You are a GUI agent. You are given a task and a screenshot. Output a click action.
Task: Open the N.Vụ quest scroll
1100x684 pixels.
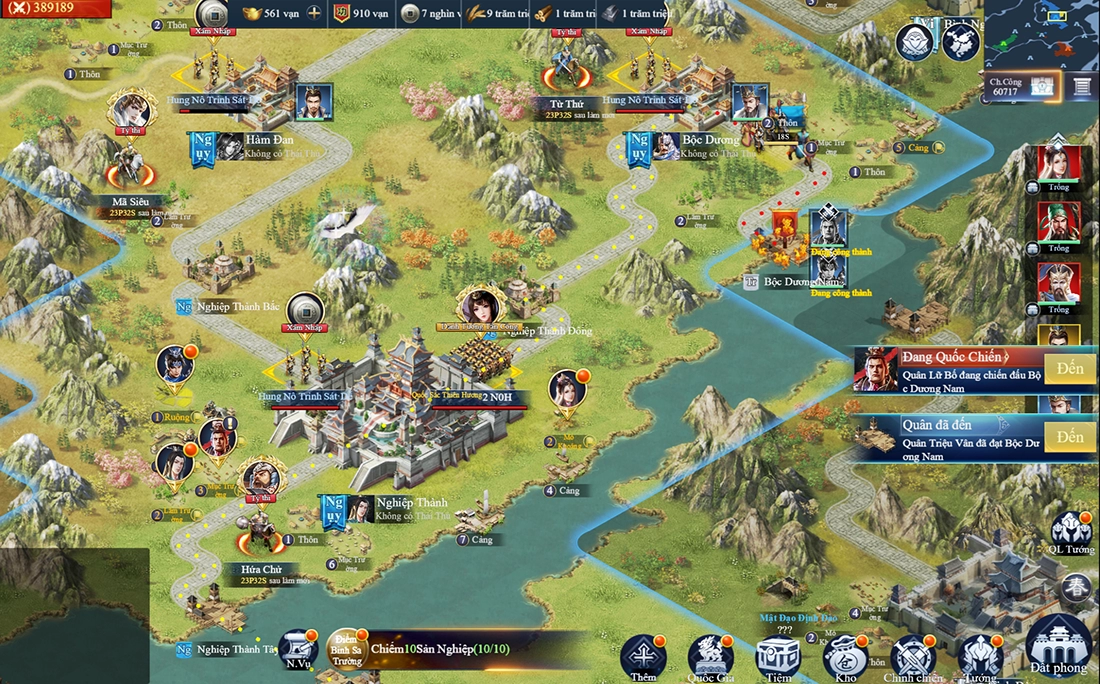[297, 649]
